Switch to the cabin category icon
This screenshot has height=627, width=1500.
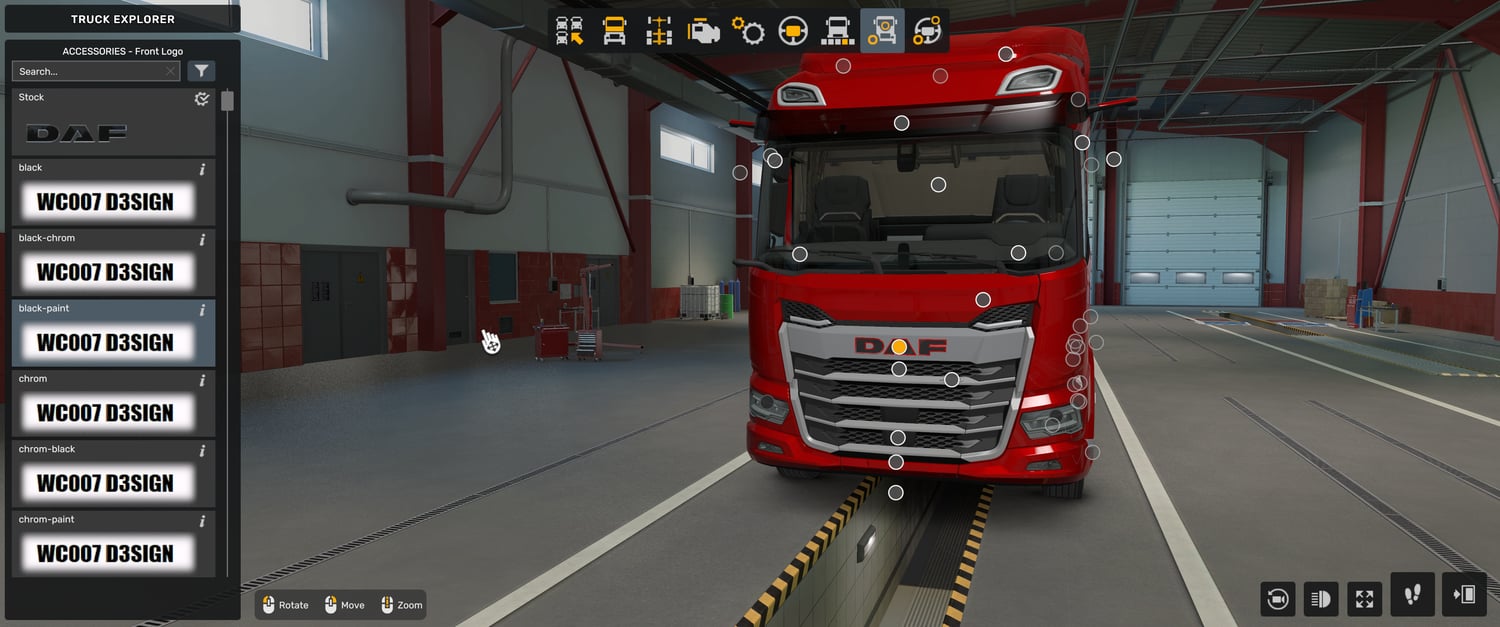click(614, 31)
